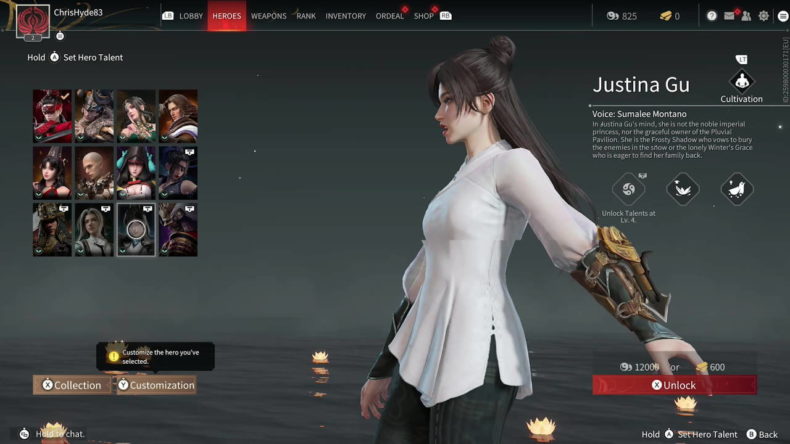This screenshot has width=790, height=444.
Task: Go to the Inventory tab
Action: click(346, 16)
